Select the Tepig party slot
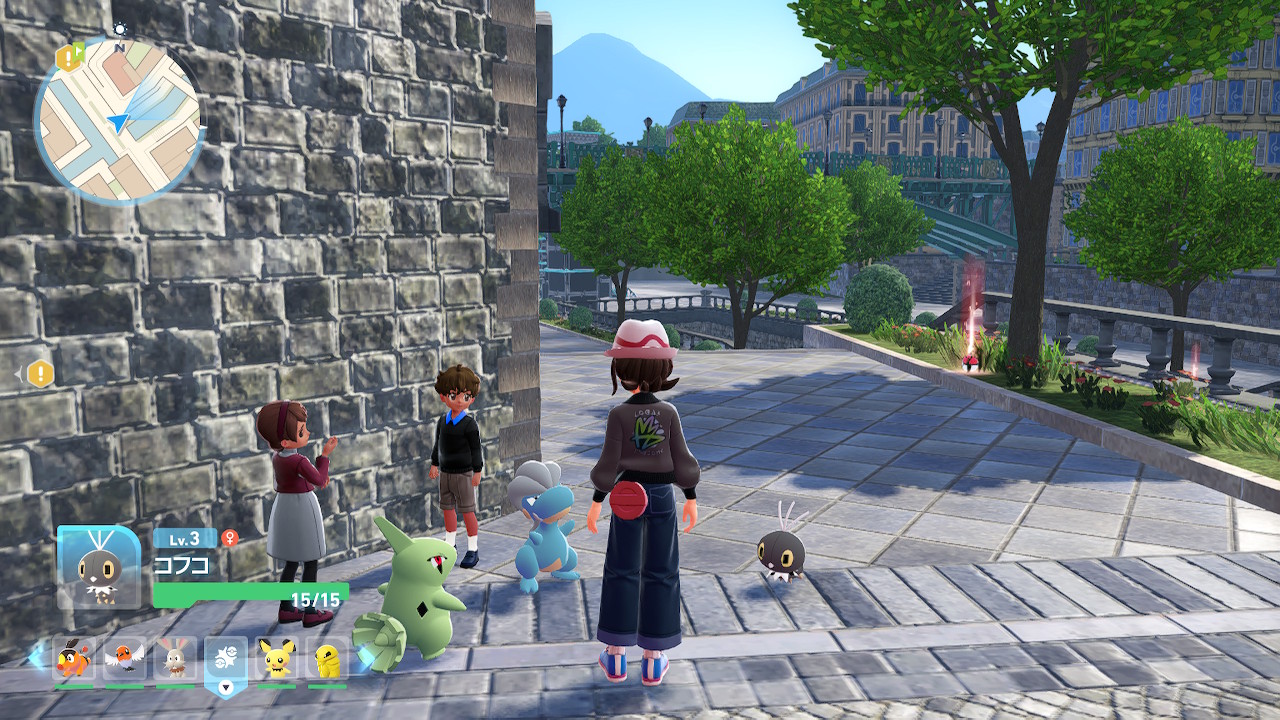The height and width of the screenshot is (720, 1280). tap(74, 658)
